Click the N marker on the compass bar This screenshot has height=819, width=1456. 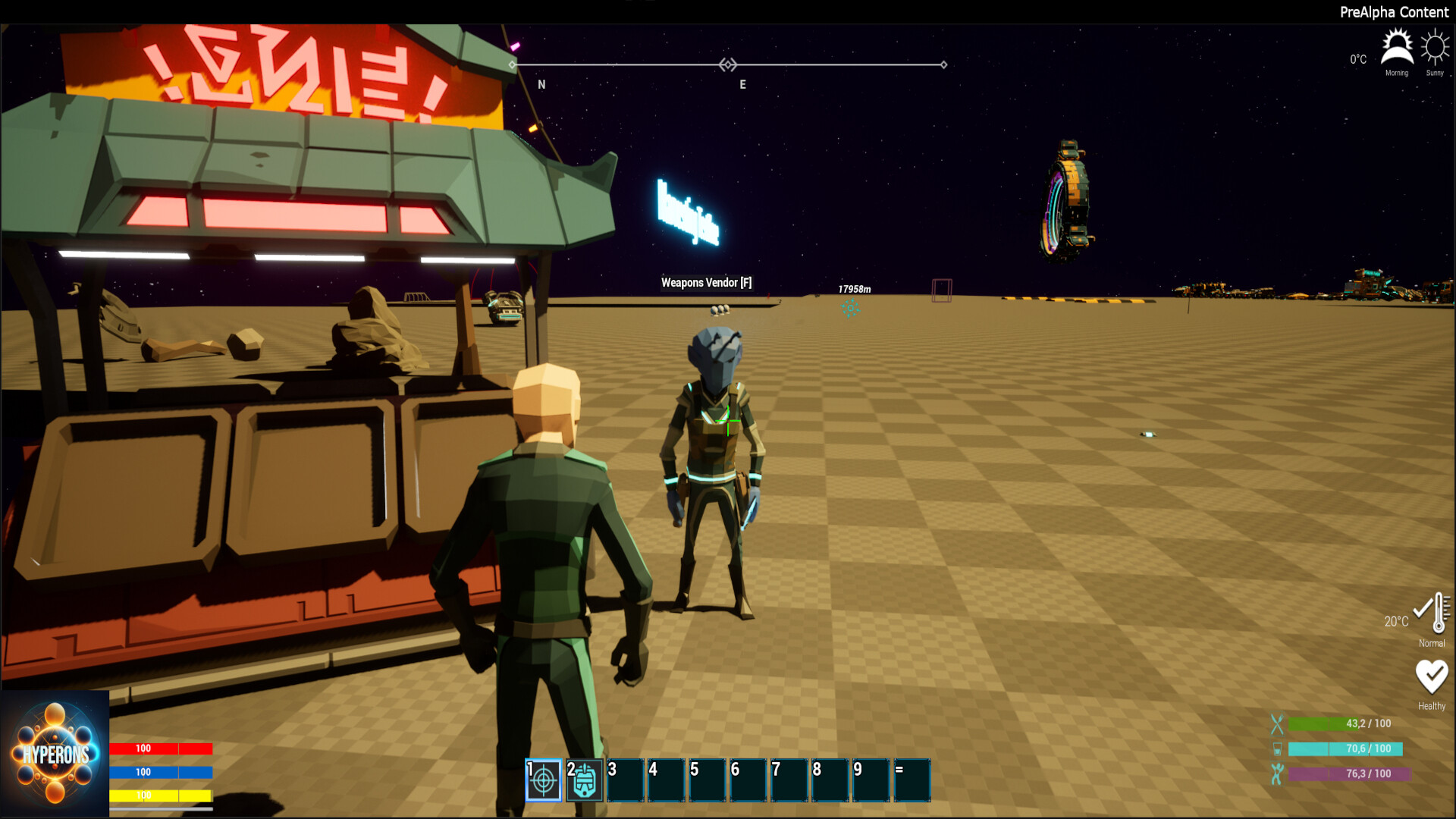(x=541, y=84)
